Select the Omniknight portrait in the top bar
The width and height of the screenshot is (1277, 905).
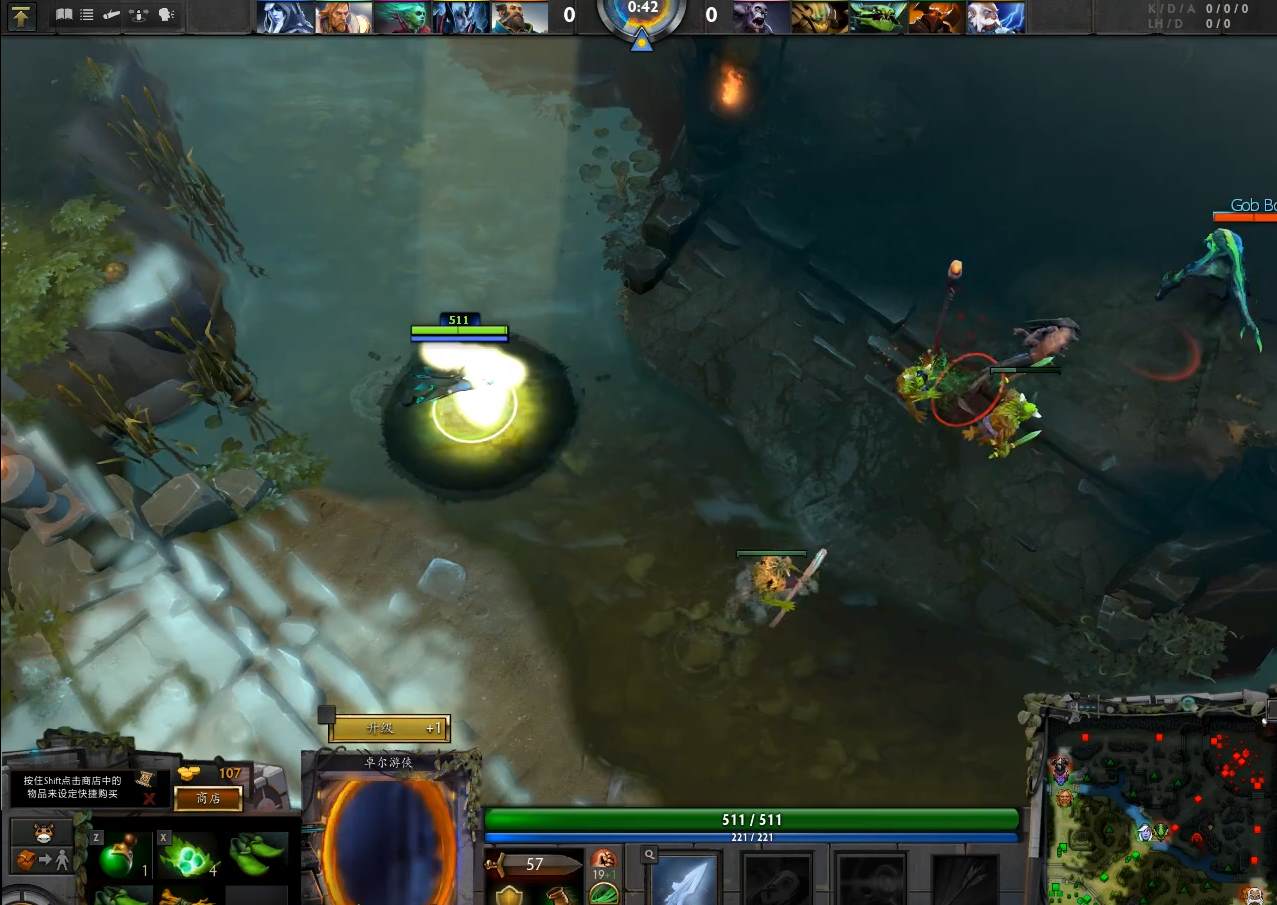tap(344, 17)
